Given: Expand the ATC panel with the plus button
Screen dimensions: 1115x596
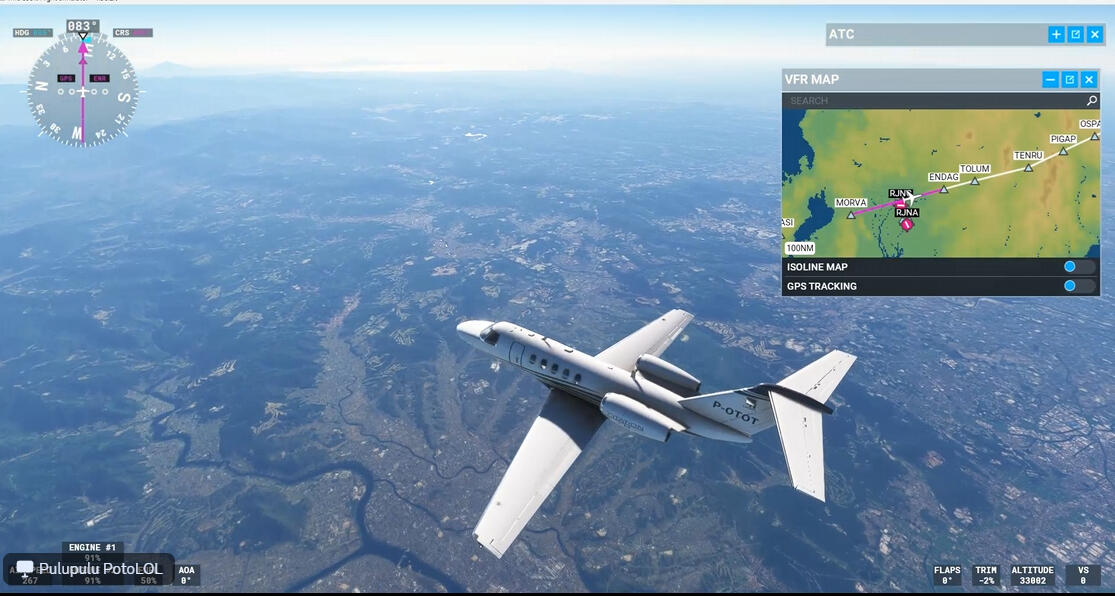Looking at the screenshot, I should (1056, 34).
